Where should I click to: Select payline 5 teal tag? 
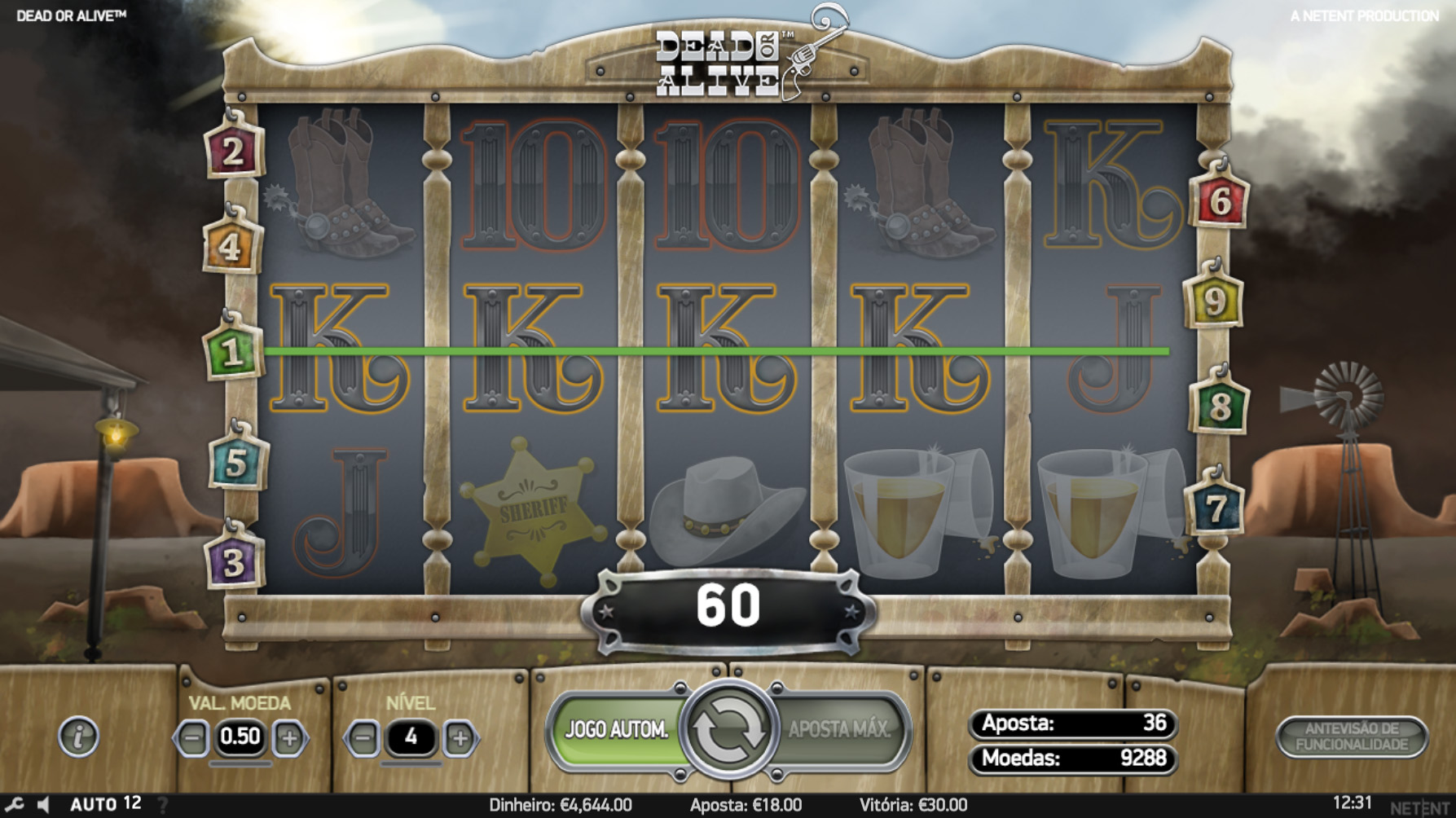pos(236,462)
